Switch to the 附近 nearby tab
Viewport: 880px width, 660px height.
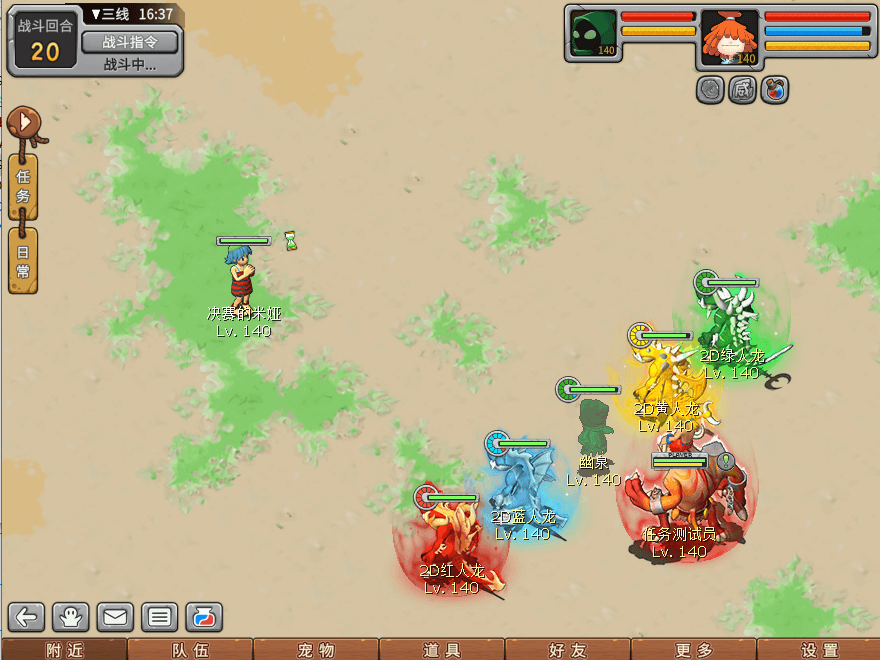coord(63,650)
